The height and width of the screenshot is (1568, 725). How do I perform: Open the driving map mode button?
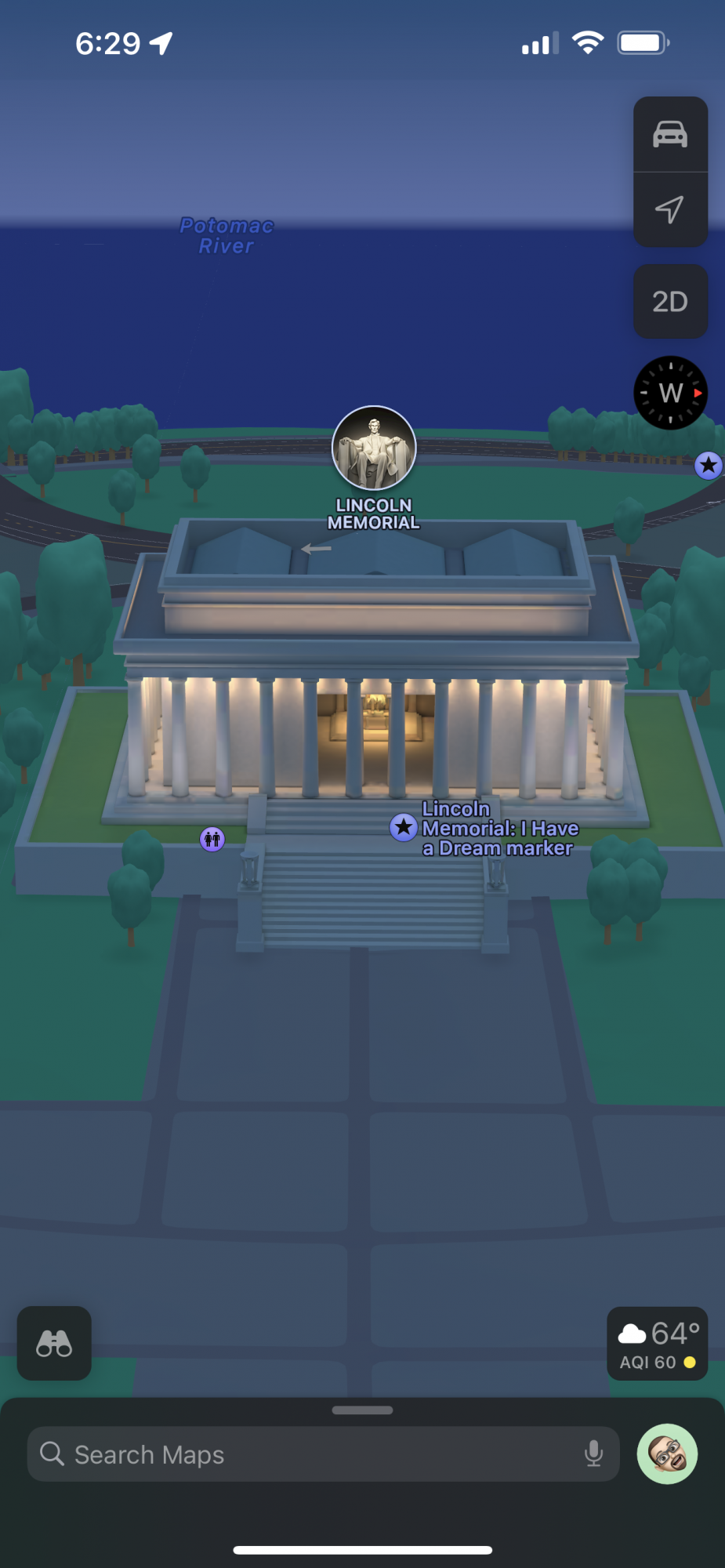(670, 135)
